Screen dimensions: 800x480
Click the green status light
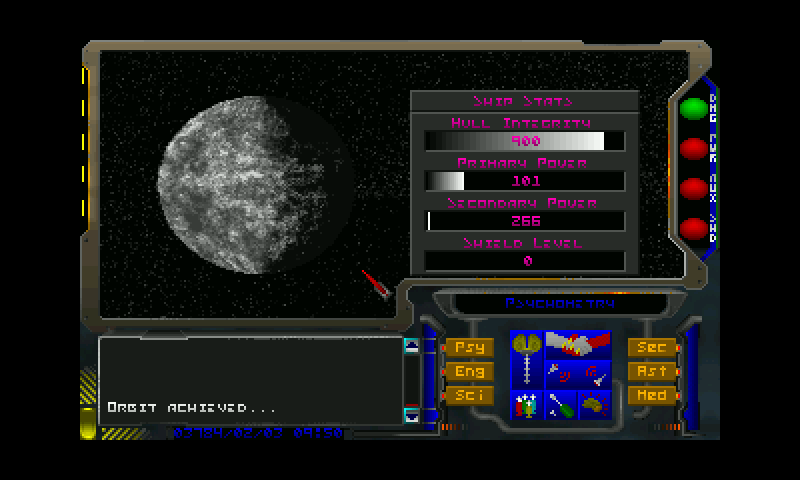[x=693, y=108]
